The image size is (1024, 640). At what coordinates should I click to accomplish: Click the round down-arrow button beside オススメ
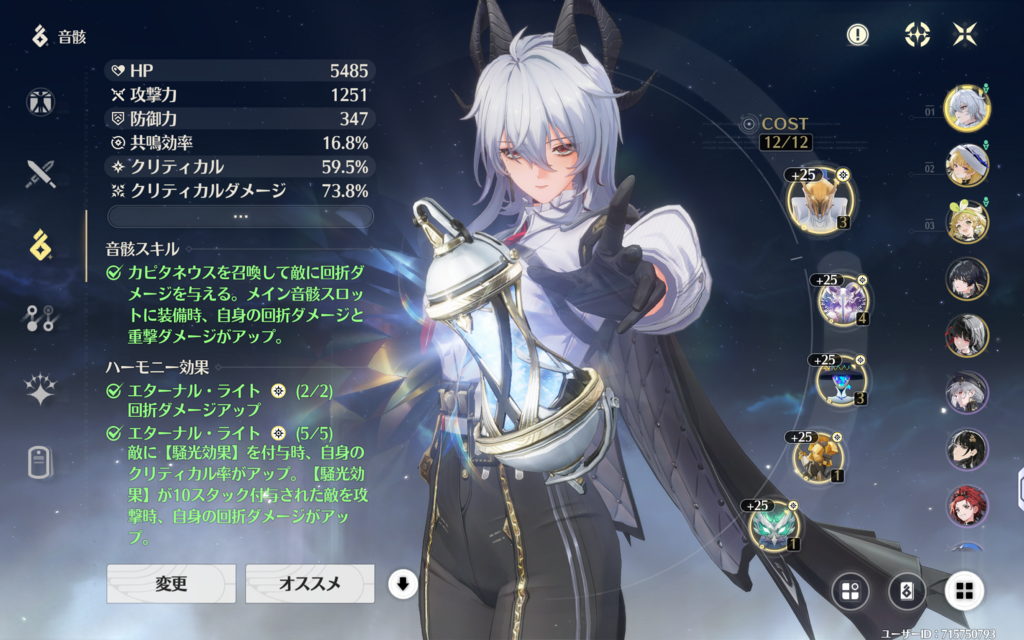(401, 584)
